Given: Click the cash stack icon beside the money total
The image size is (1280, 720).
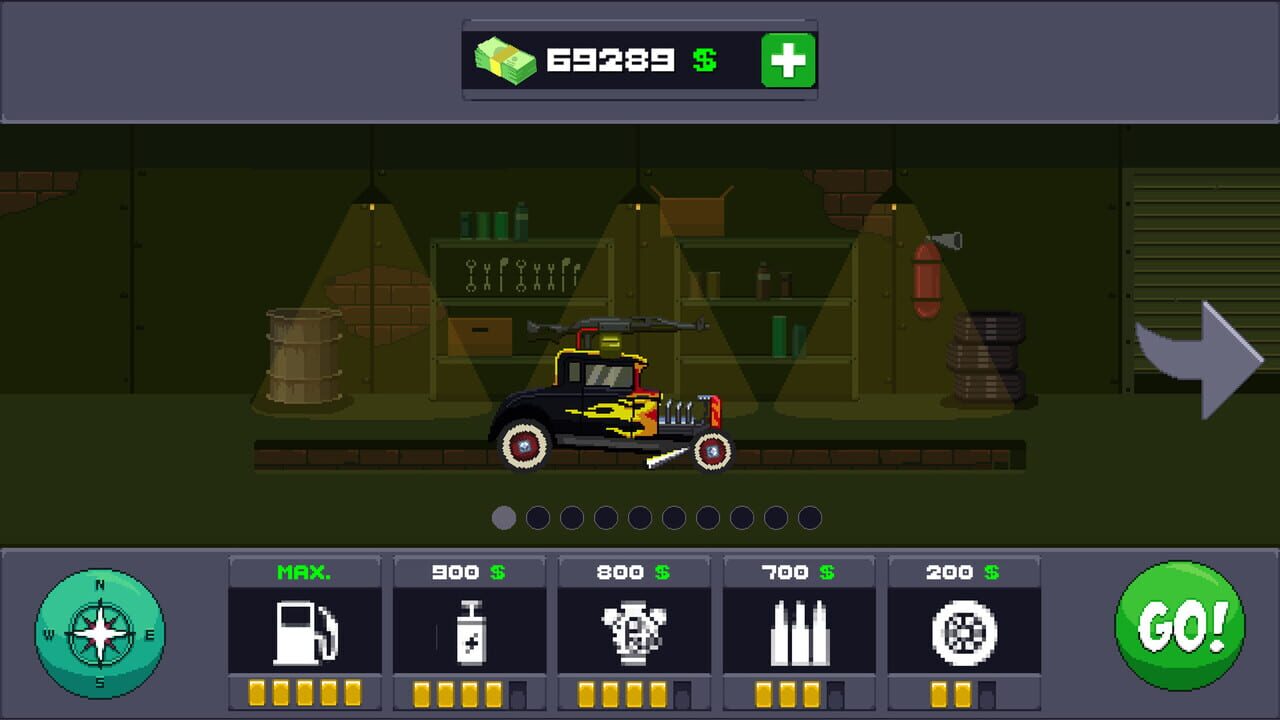Looking at the screenshot, I should click(504, 60).
